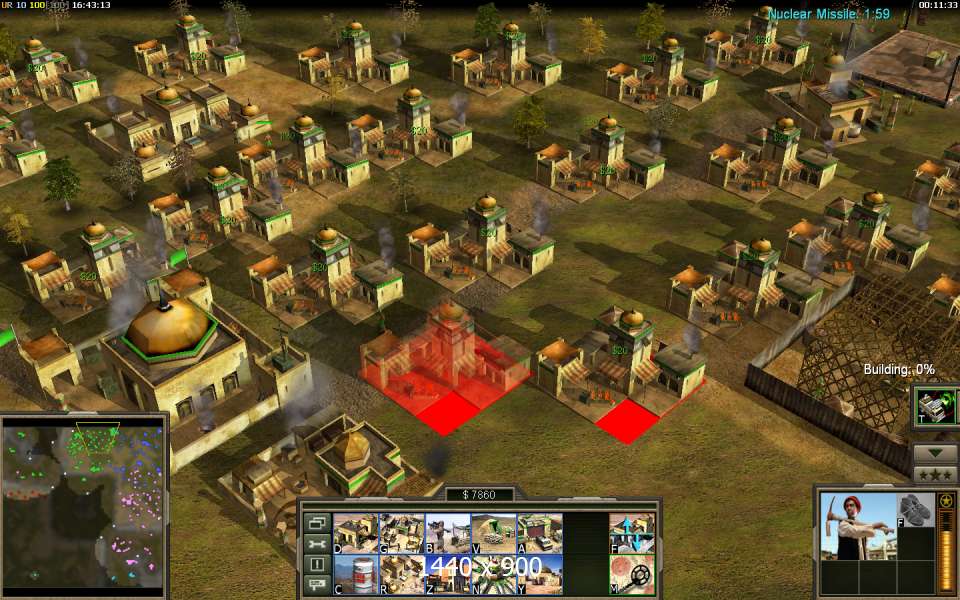960x600 pixels.
Task: Open the battlefield minimap
Action: pos(84,504)
